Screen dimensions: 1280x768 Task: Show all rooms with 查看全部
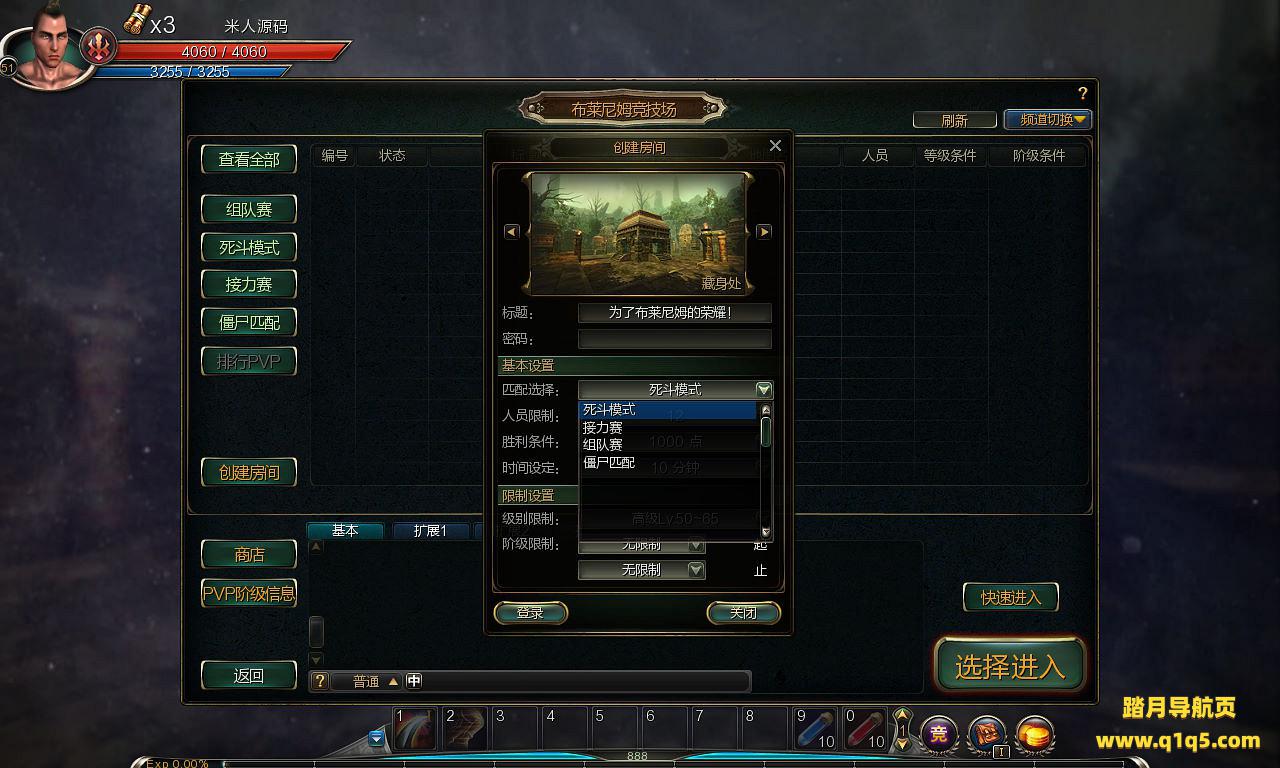tap(249, 159)
